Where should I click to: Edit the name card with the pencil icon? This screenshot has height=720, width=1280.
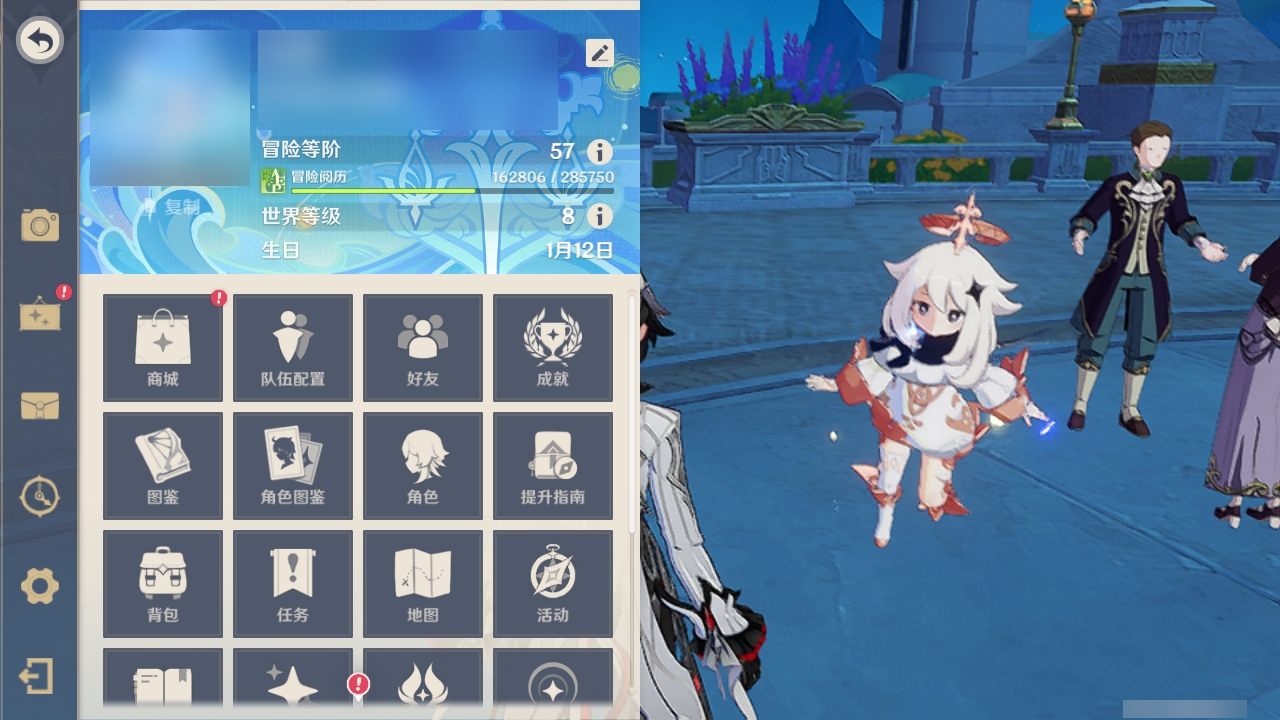599,53
